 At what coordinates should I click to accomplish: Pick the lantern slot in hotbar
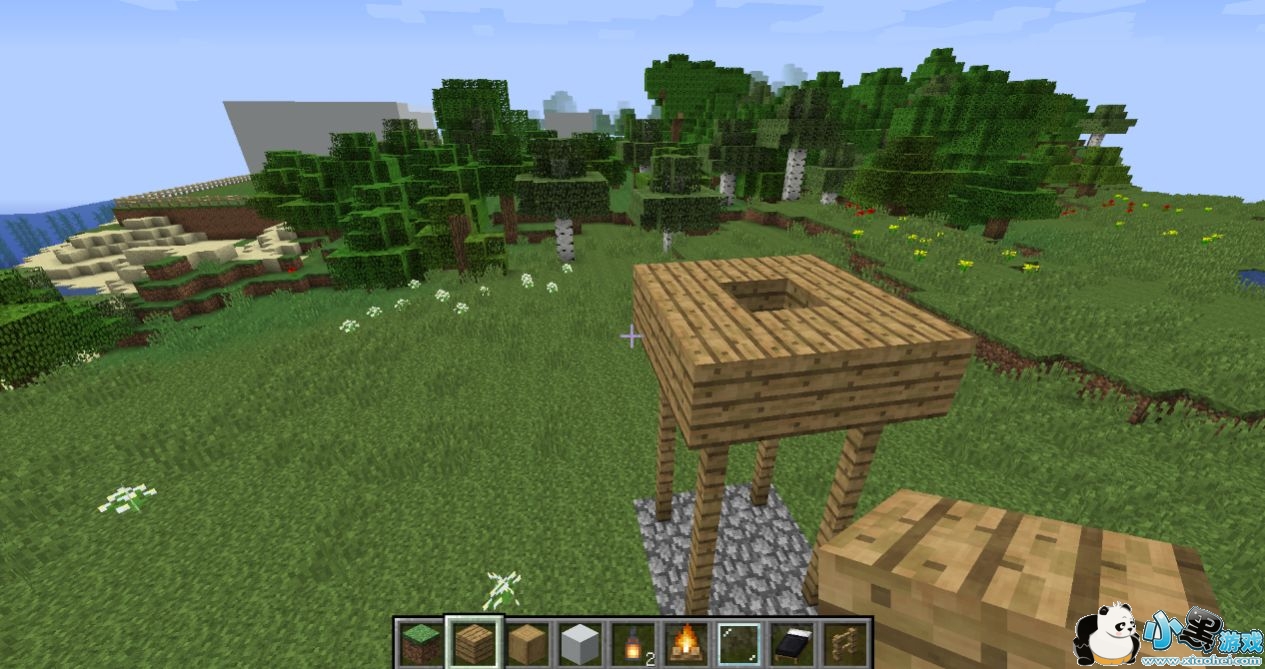click(x=633, y=643)
